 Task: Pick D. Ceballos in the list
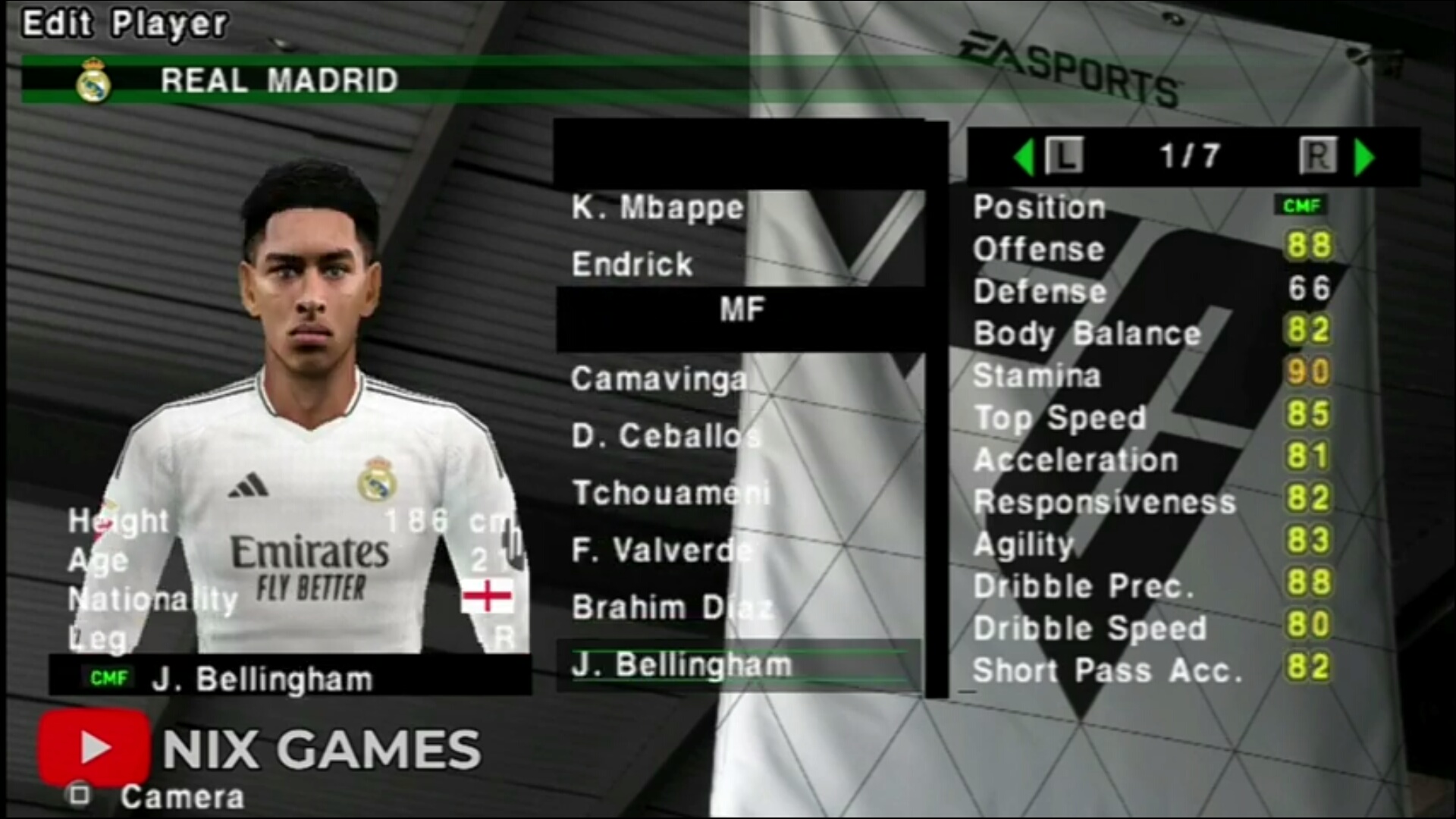[665, 436]
